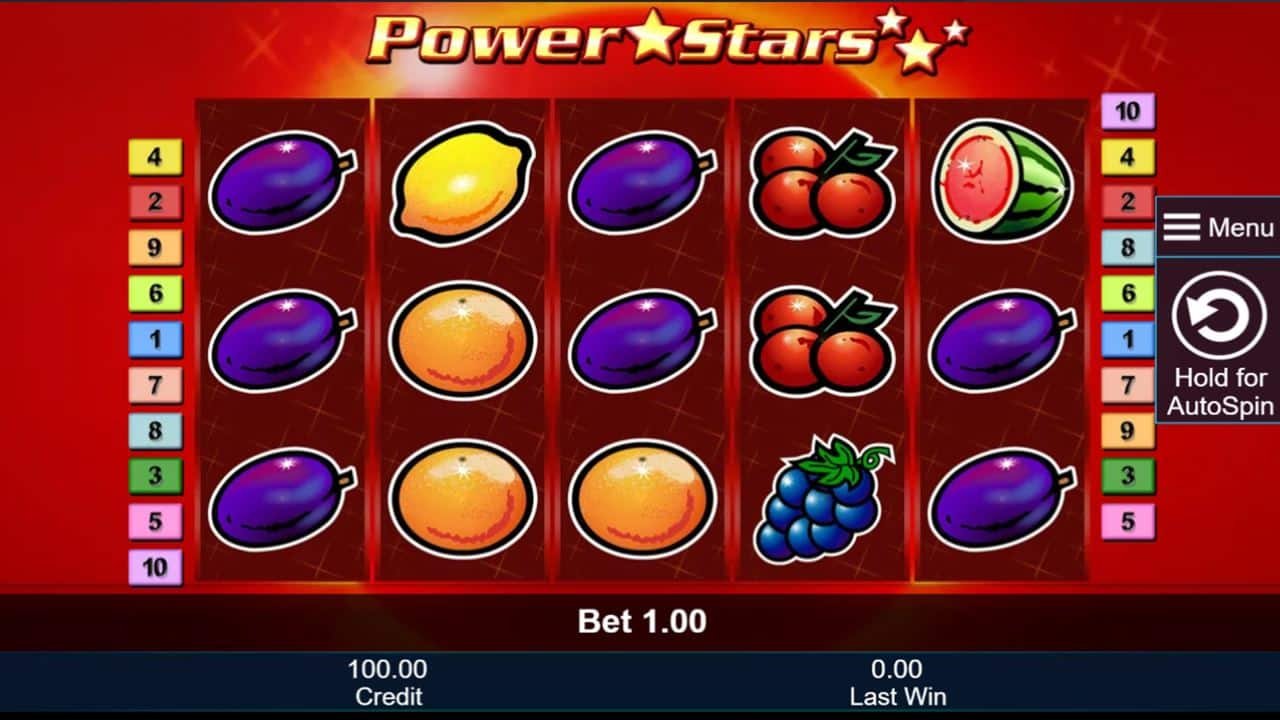The width and height of the screenshot is (1280, 720).
Task: Open the Bet 1.00 display bar
Action: pyautogui.click(x=640, y=621)
